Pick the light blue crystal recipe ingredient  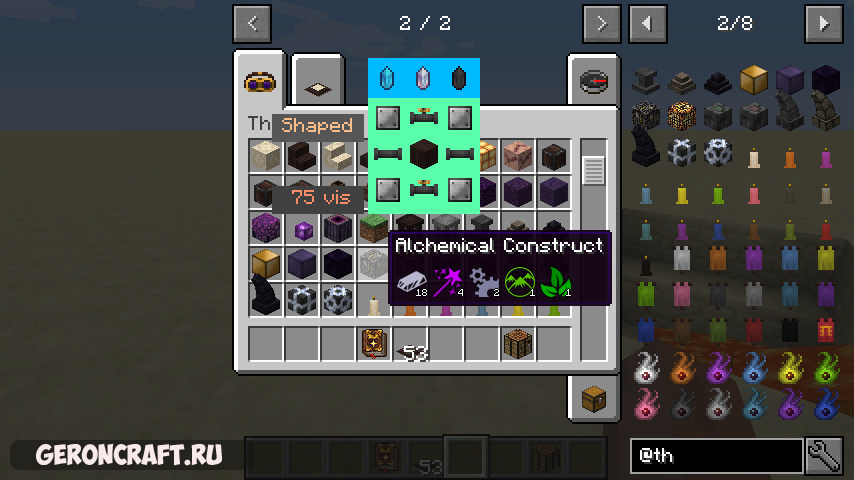pyautogui.click(x=389, y=78)
